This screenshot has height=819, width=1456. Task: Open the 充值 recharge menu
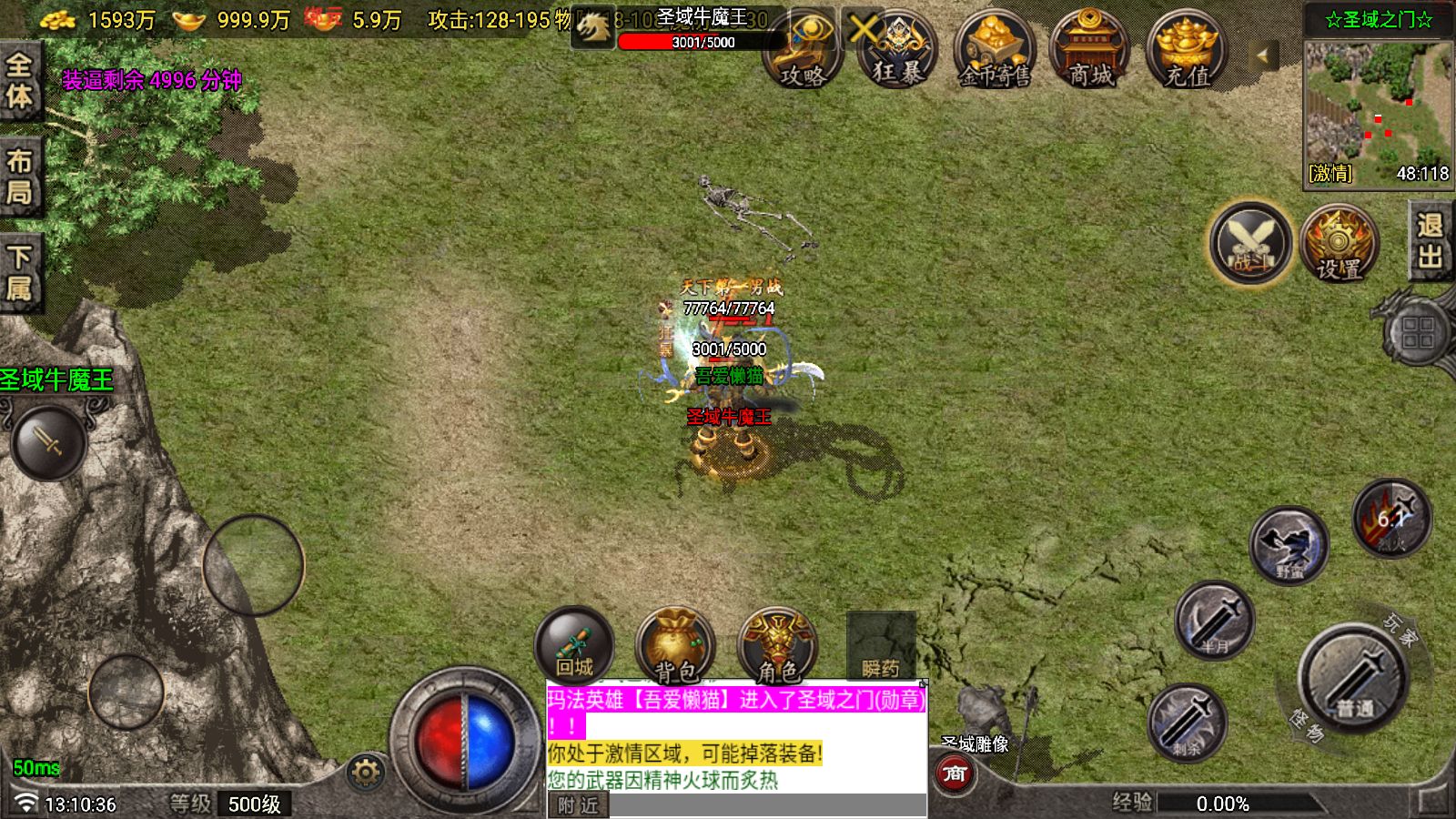(x=1187, y=51)
